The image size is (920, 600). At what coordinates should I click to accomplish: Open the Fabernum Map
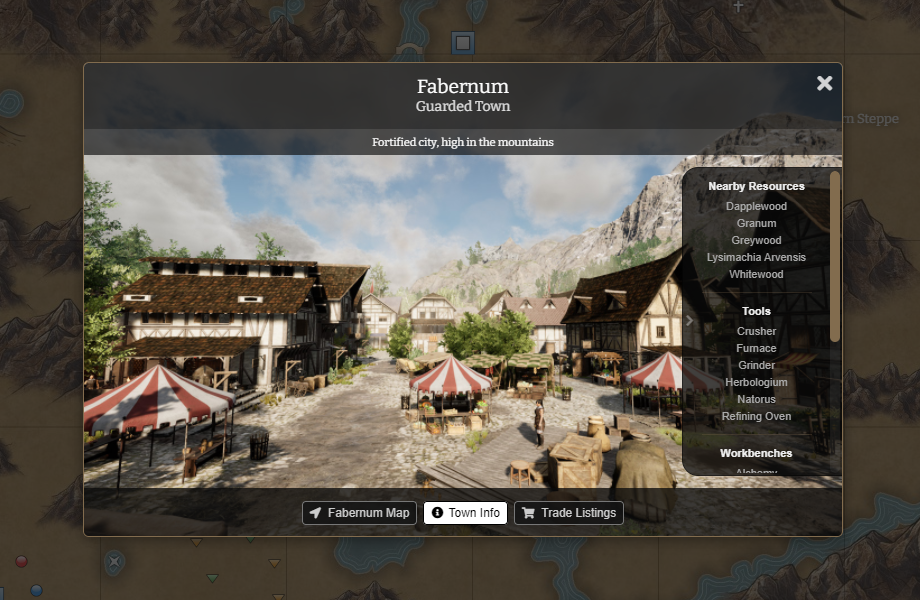360,513
